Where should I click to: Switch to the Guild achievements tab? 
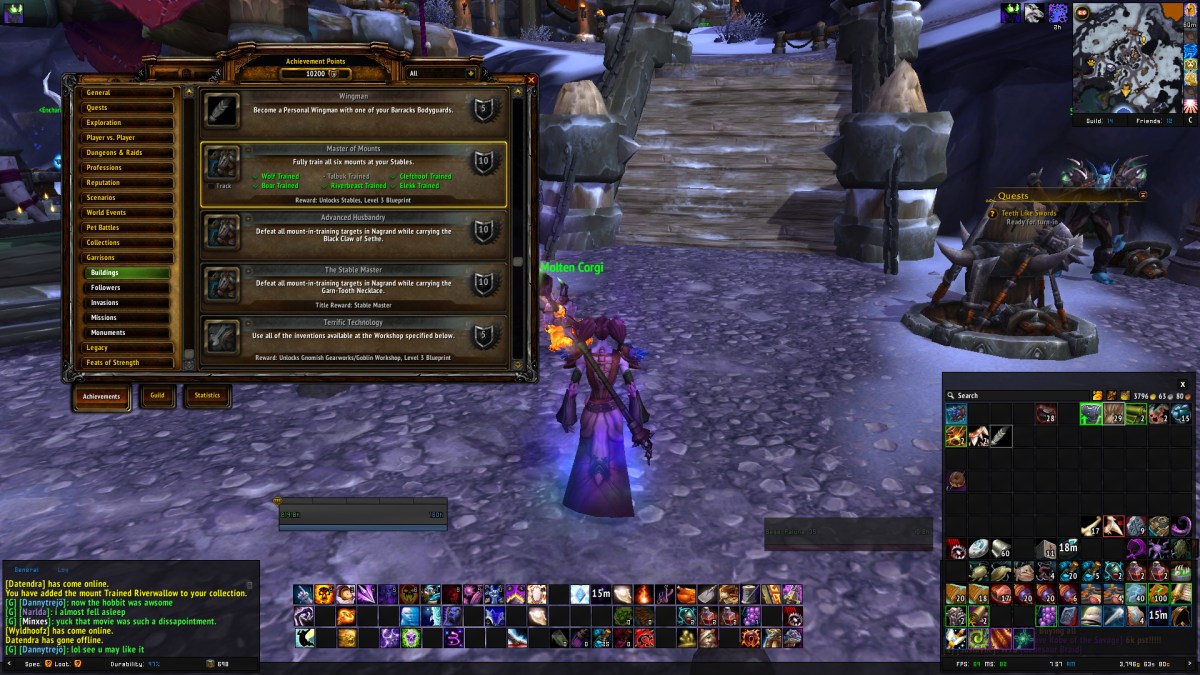[157, 396]
